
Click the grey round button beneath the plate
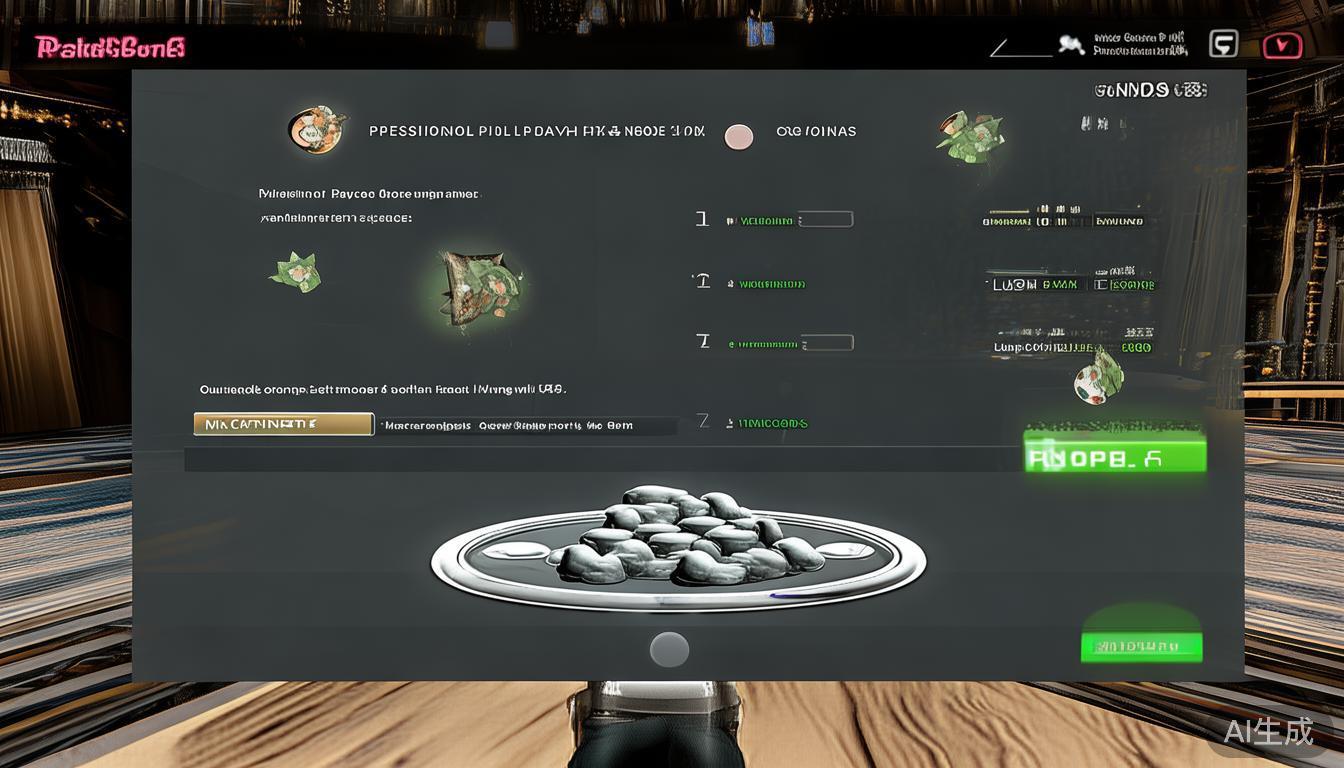(669, 649)
